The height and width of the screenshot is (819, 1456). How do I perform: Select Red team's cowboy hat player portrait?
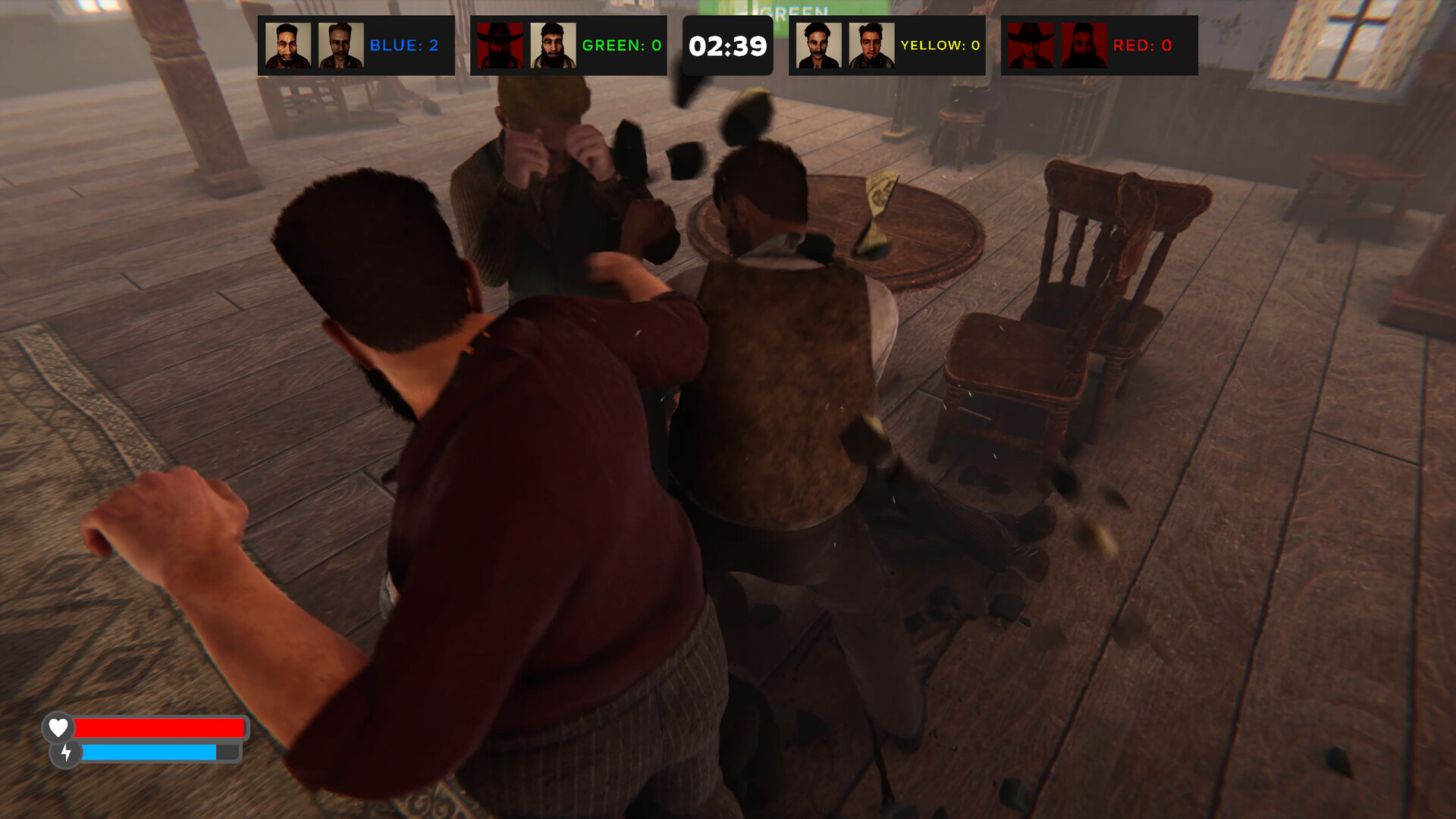tap(1031, 45)
